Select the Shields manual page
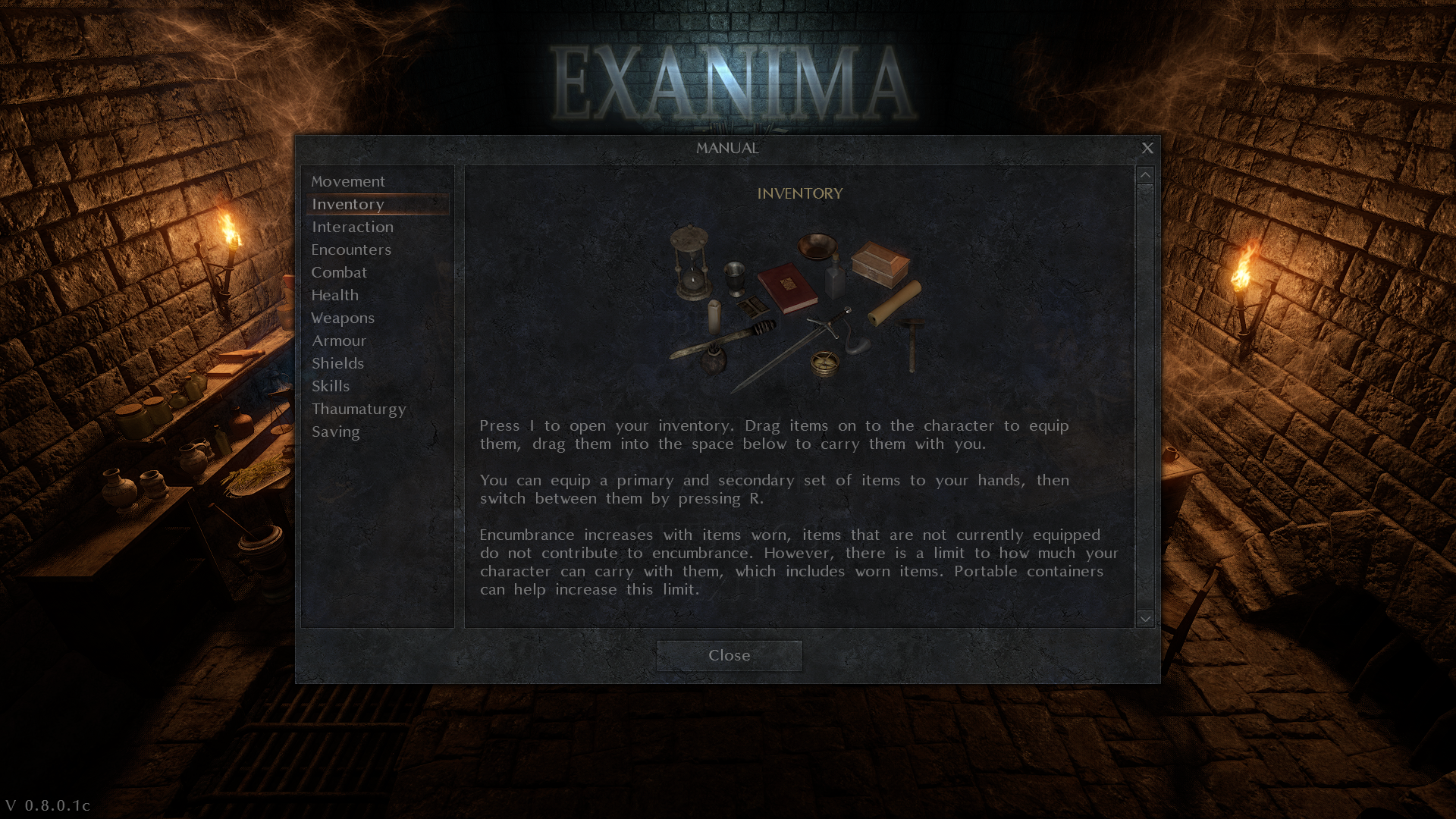1456x819 pixels. pyautogui.click(x=337, y=363)
